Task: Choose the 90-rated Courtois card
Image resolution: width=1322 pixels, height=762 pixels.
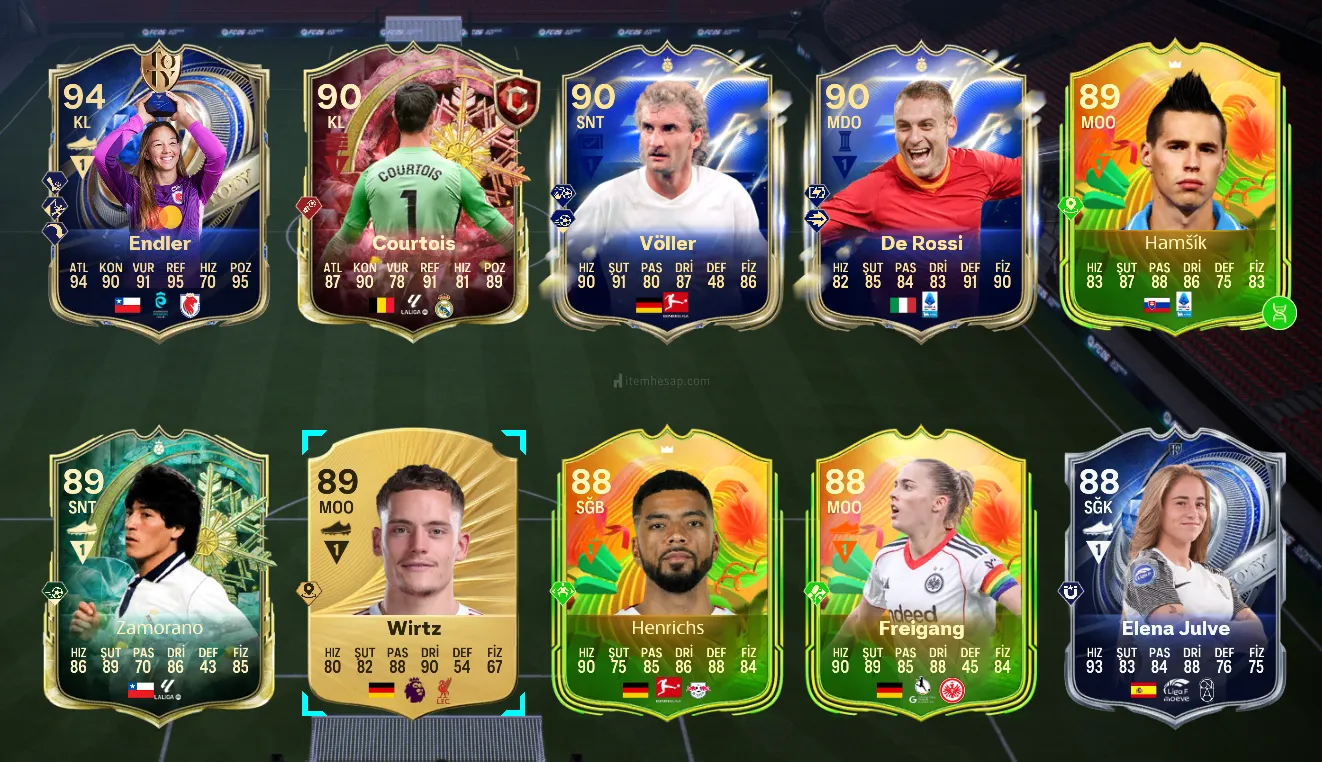Action: (413, 190)
